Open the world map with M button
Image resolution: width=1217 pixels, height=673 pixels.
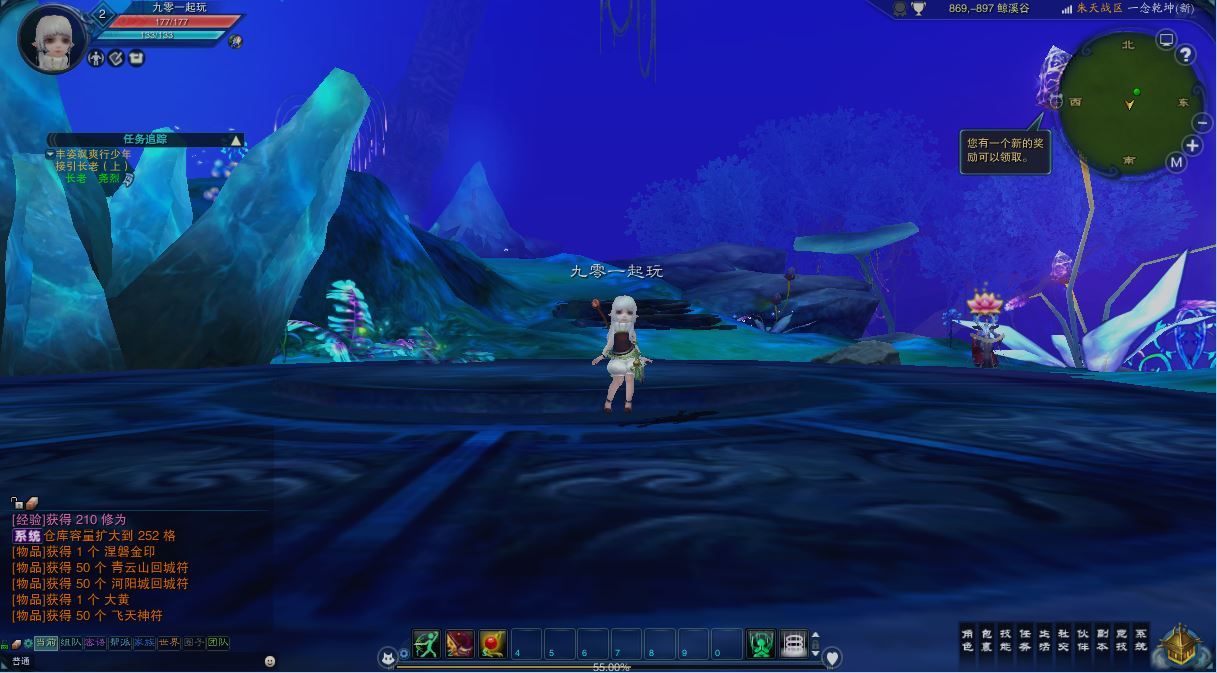1176,162
